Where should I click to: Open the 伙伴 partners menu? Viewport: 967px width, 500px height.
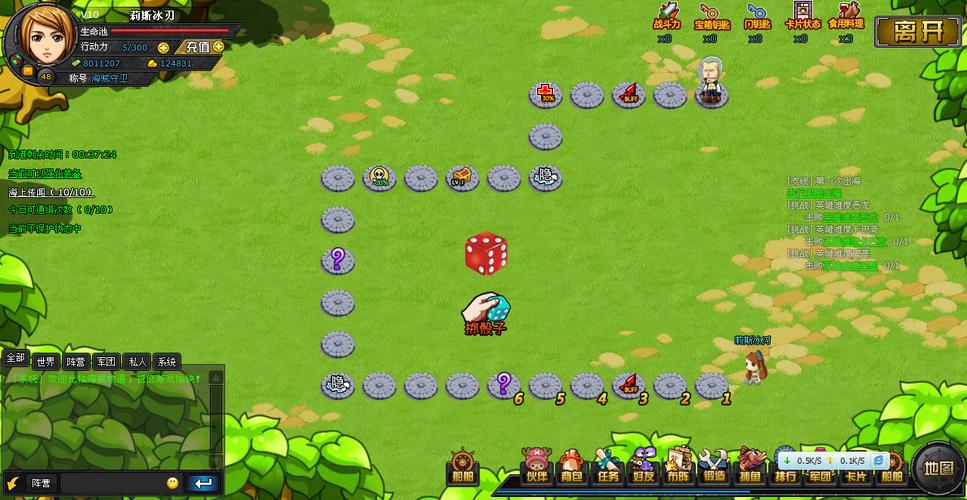(x=536, y=468)
